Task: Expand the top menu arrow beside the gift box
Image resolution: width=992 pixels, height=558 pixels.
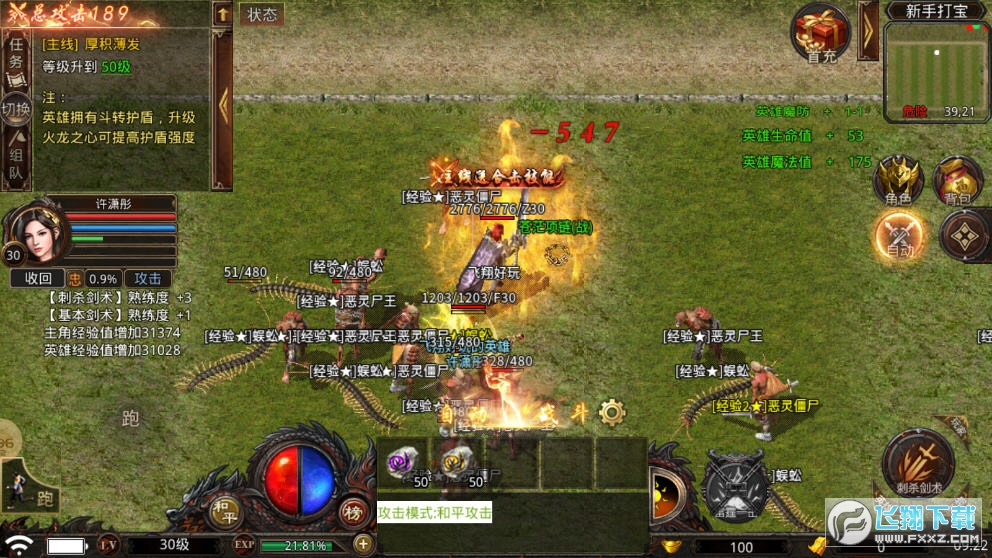Action: pos(867,30)
